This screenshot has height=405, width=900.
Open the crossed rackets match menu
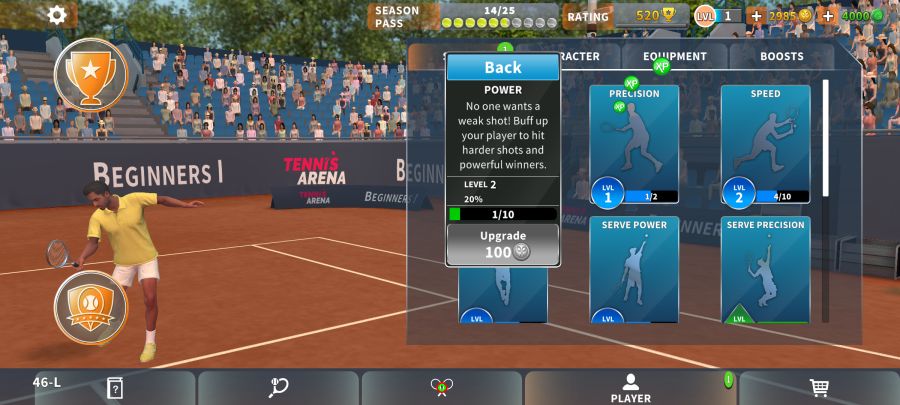[x=442, y=388]
